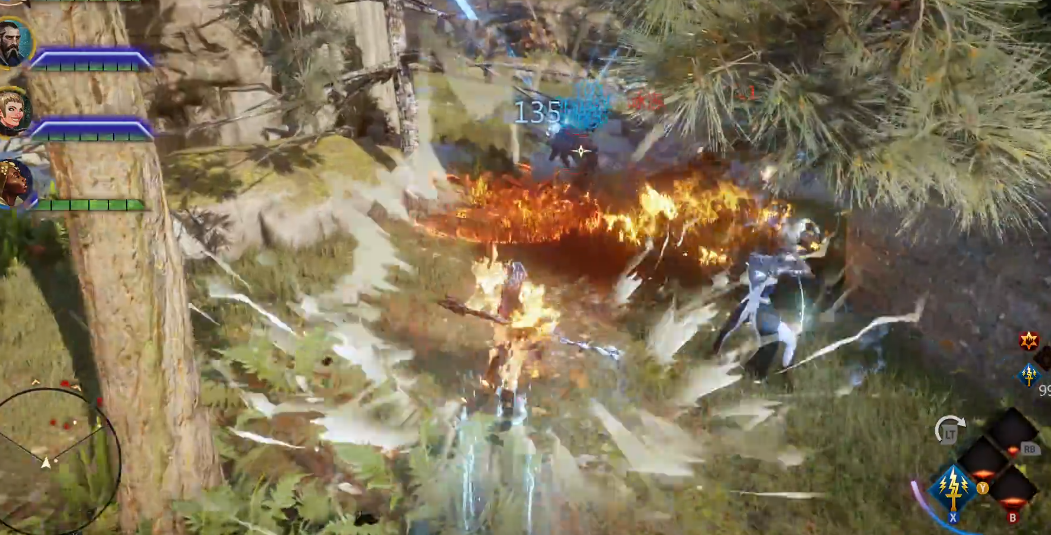The height and width of the screenshot is (535, 1051).
Task: Select the blonde woman party portrait
Action: pos(13,112)
